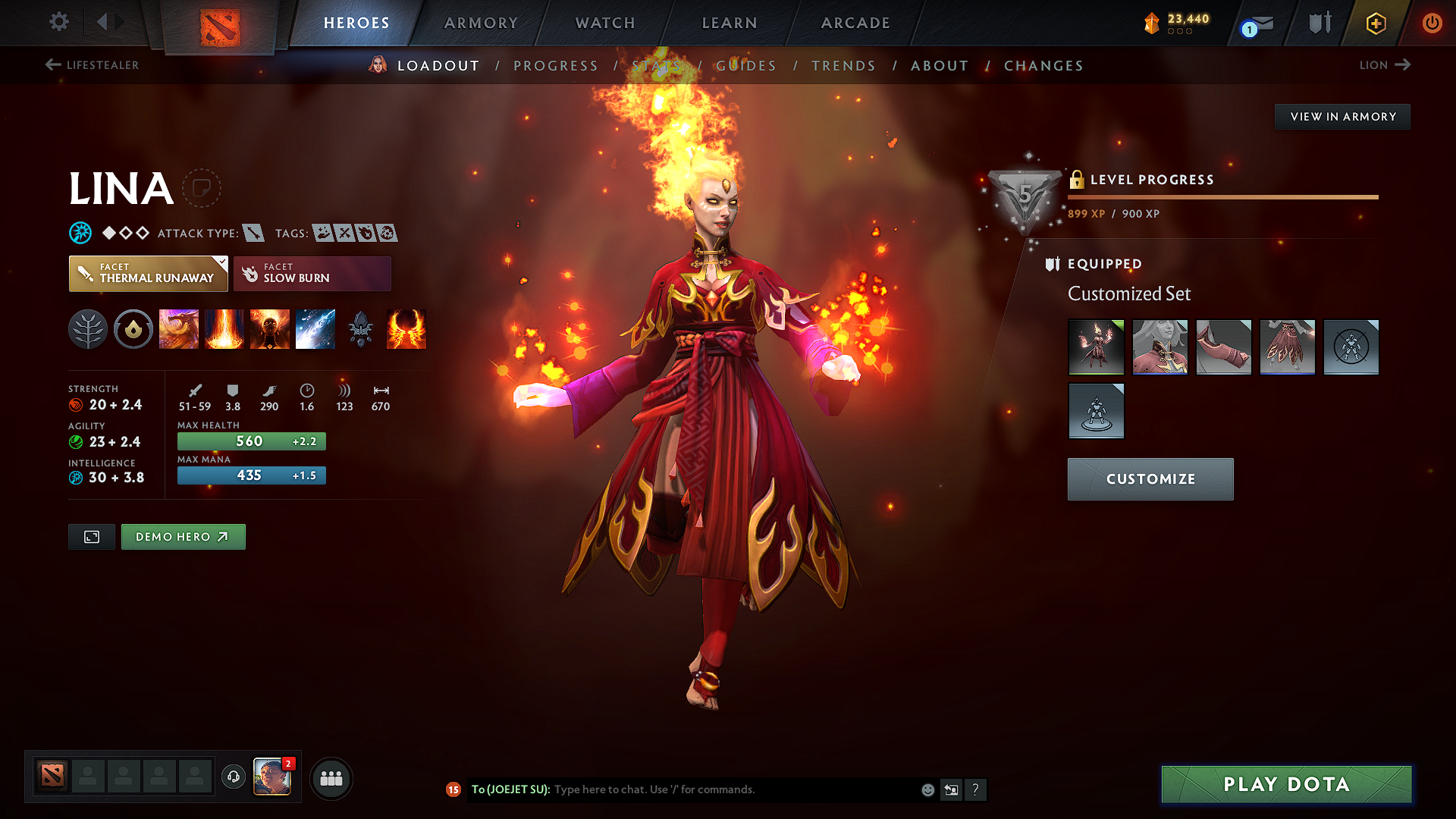Open the settings gear icon
The width and height of the screenshot is (1456, 819).
(x=58, y=22)
